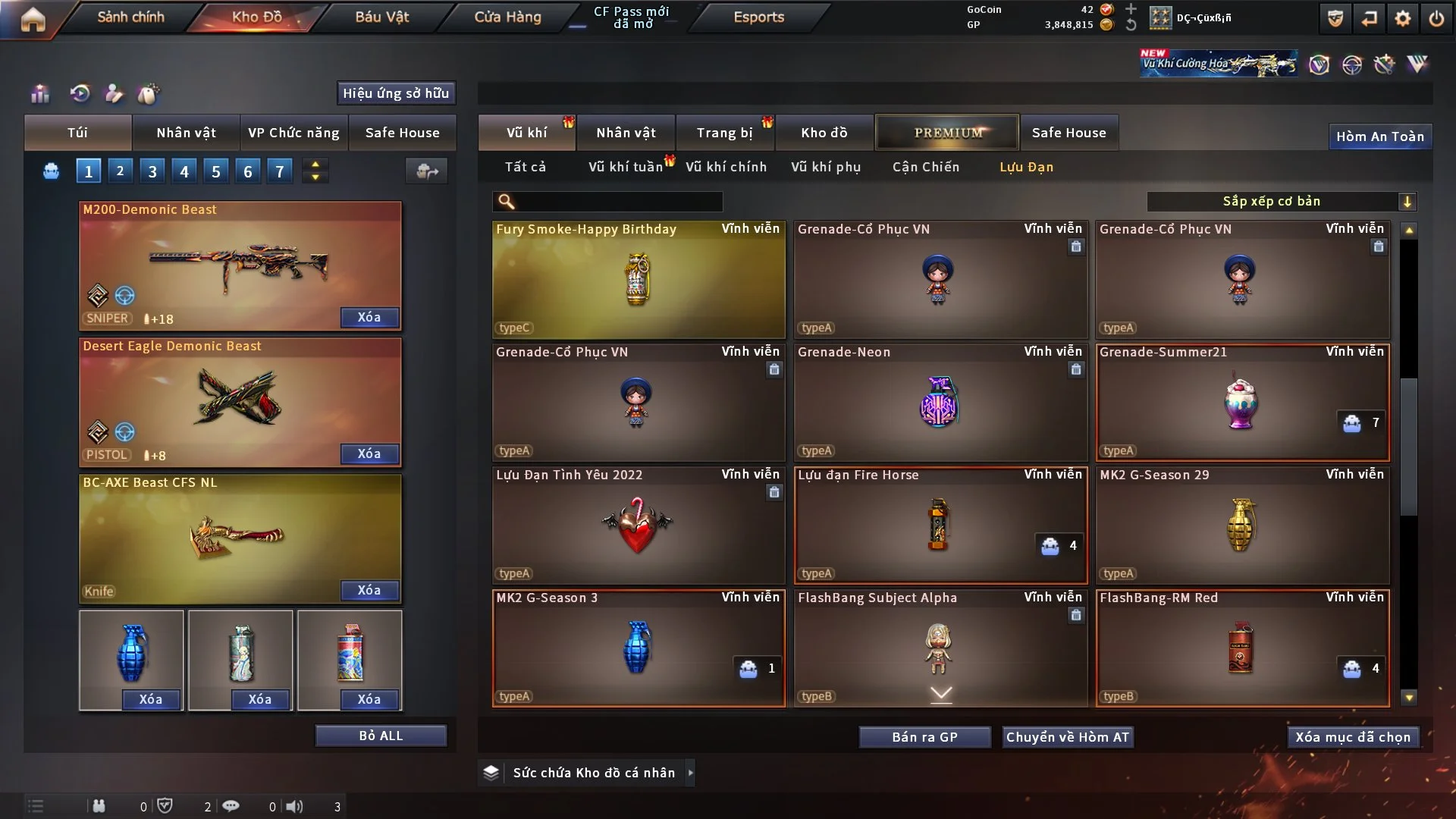Click Bán ra GP sell button
Viewport: 1456px width, 819px height.
coord(924,737)
